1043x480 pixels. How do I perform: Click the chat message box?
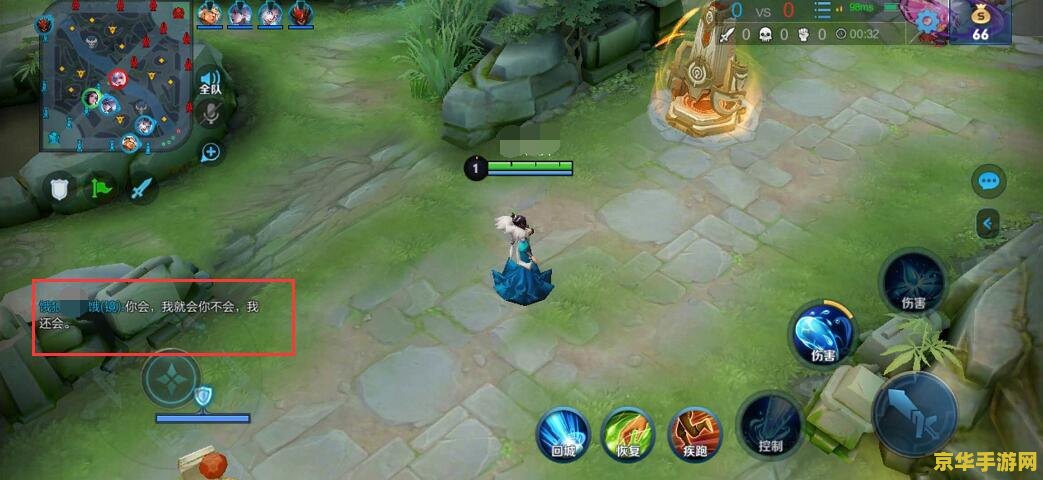point(164,317)
